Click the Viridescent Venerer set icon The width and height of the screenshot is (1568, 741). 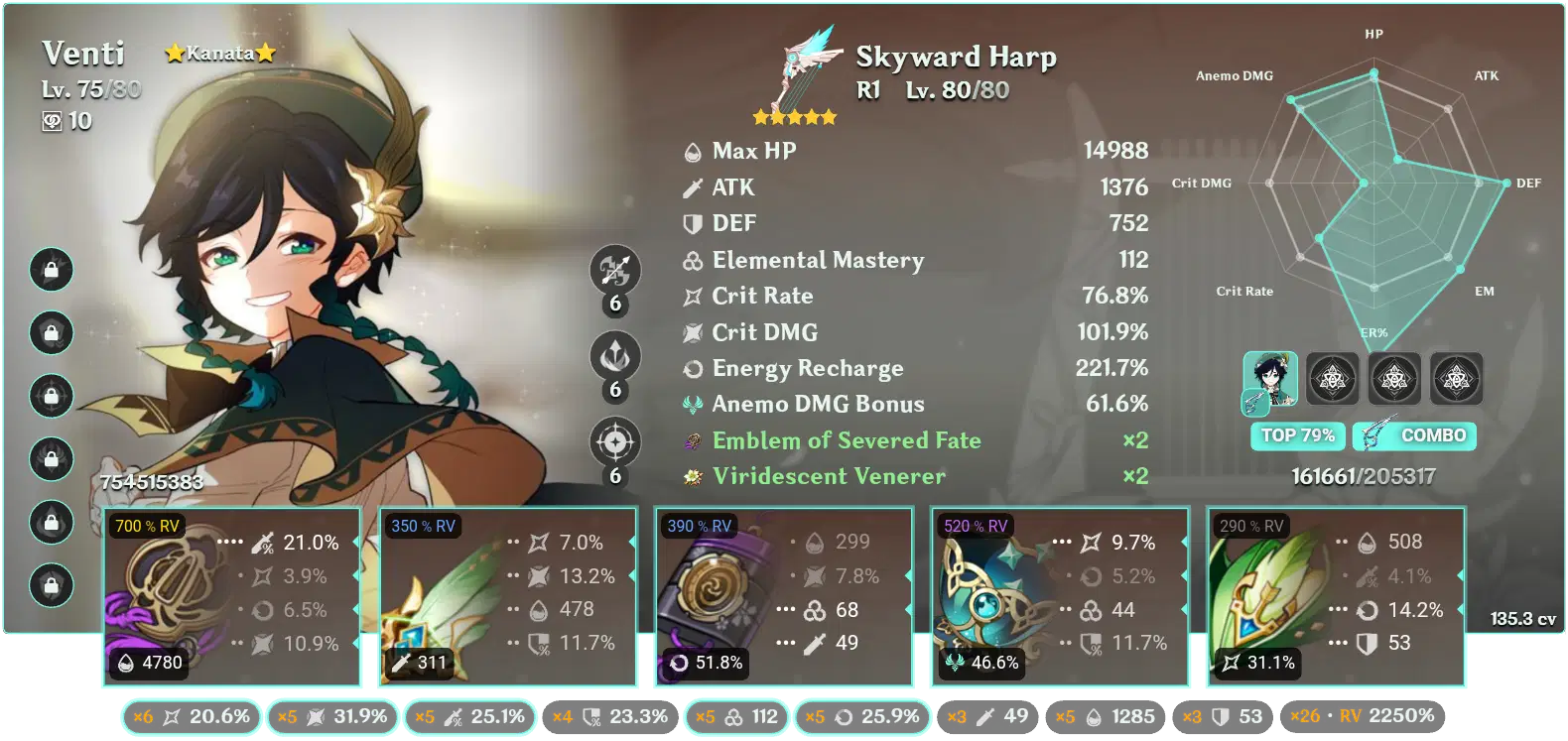(x=692, y=476)
